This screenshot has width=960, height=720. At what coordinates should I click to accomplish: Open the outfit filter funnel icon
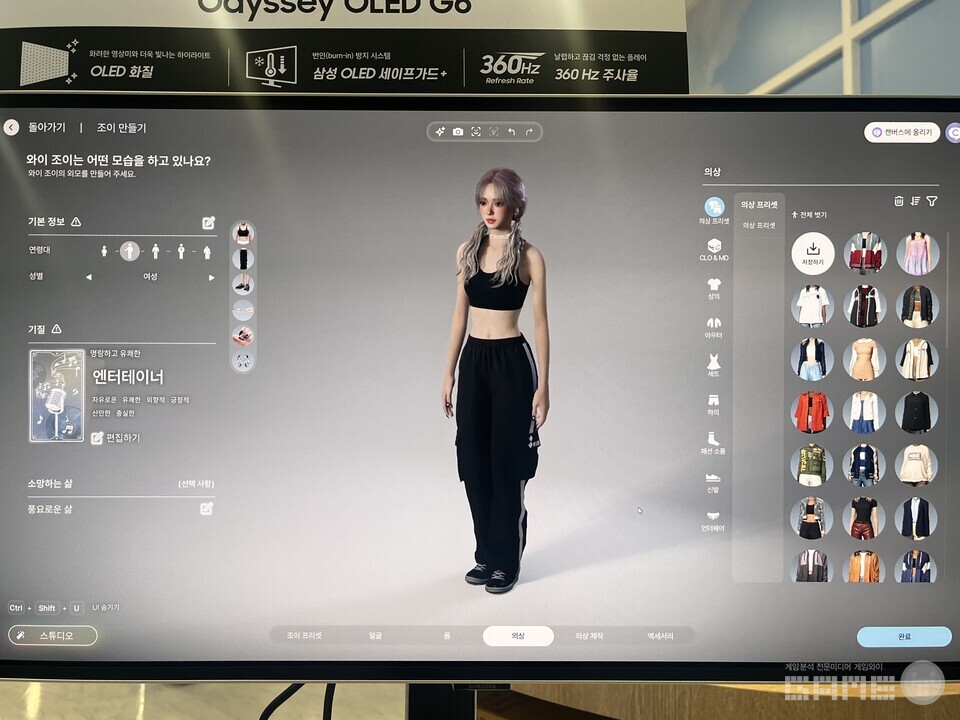tap(931, 201)
